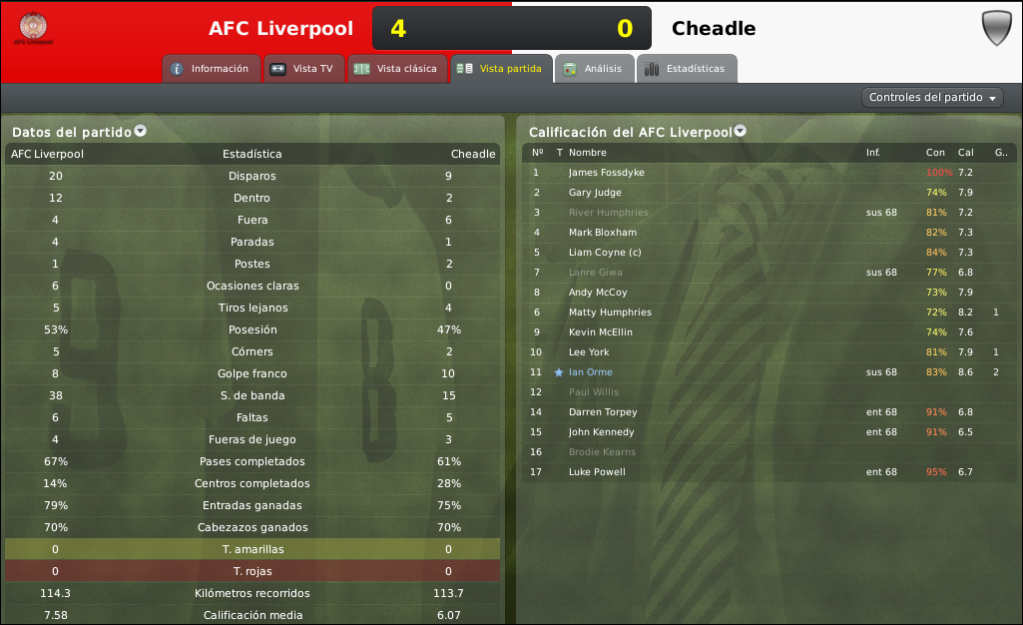This screenshot has width=1023, height=625.
Task: Click the Cheadle grey shield badge
Action: point(996,28)
